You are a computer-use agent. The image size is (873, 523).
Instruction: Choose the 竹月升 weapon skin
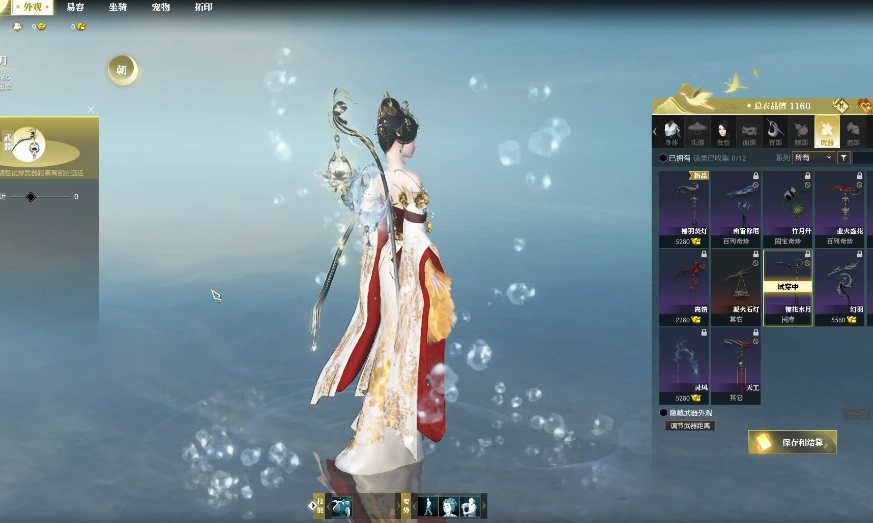pyautogui.click(x=788, y=208)
